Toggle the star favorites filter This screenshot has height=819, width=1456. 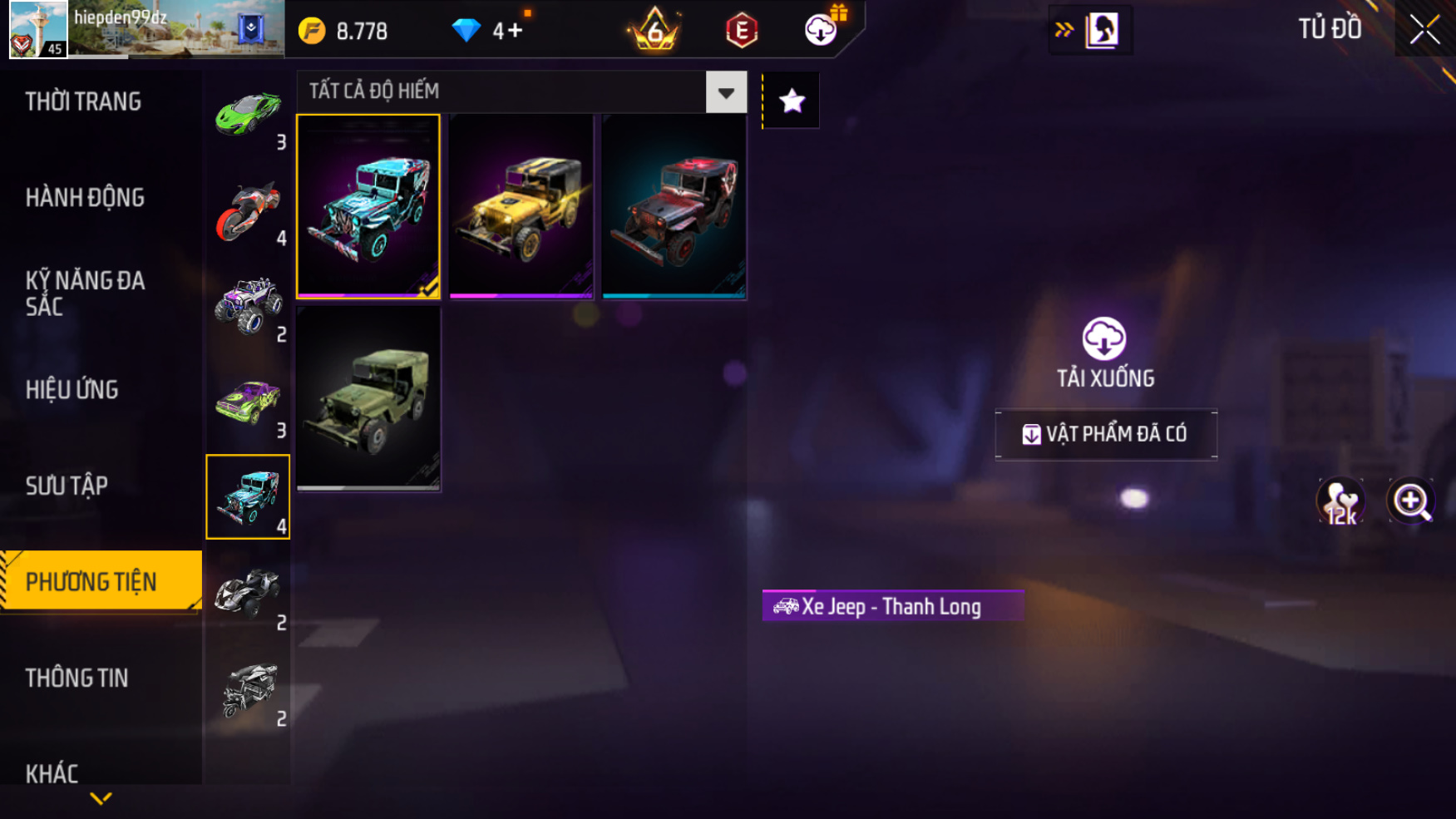[x=792, y=101]
